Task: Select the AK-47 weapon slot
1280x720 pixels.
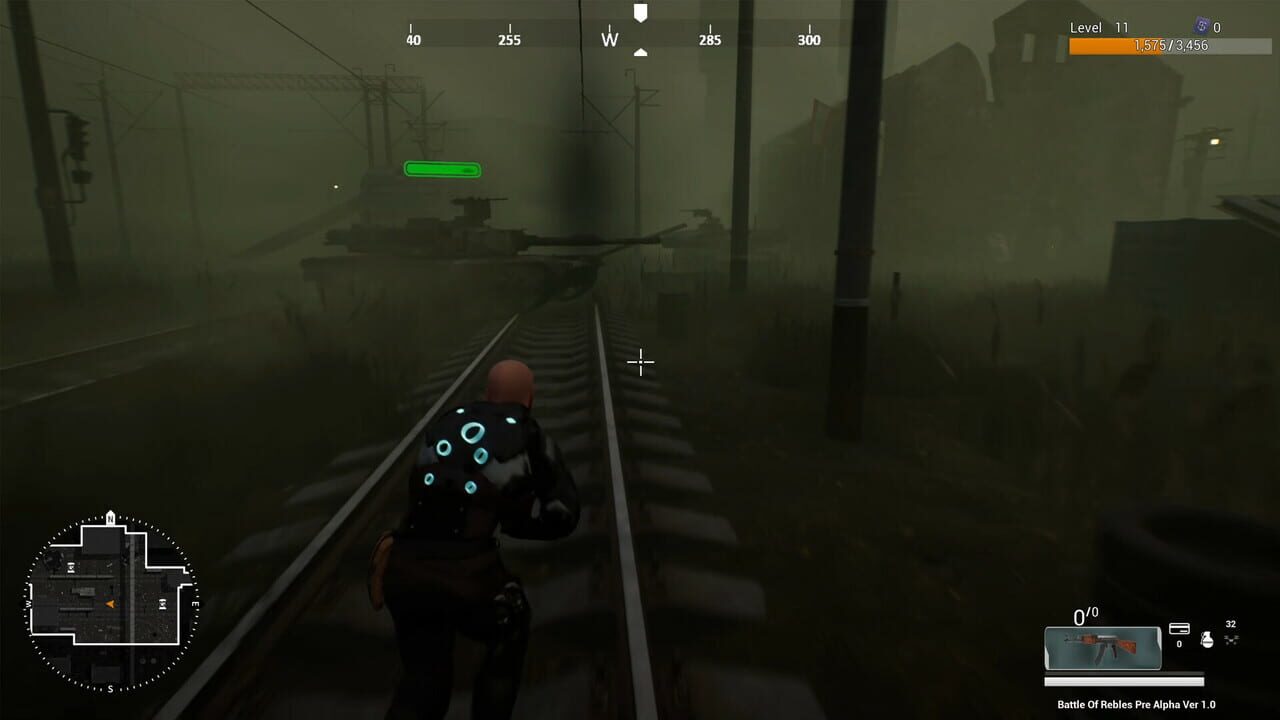Action: 1104,647
